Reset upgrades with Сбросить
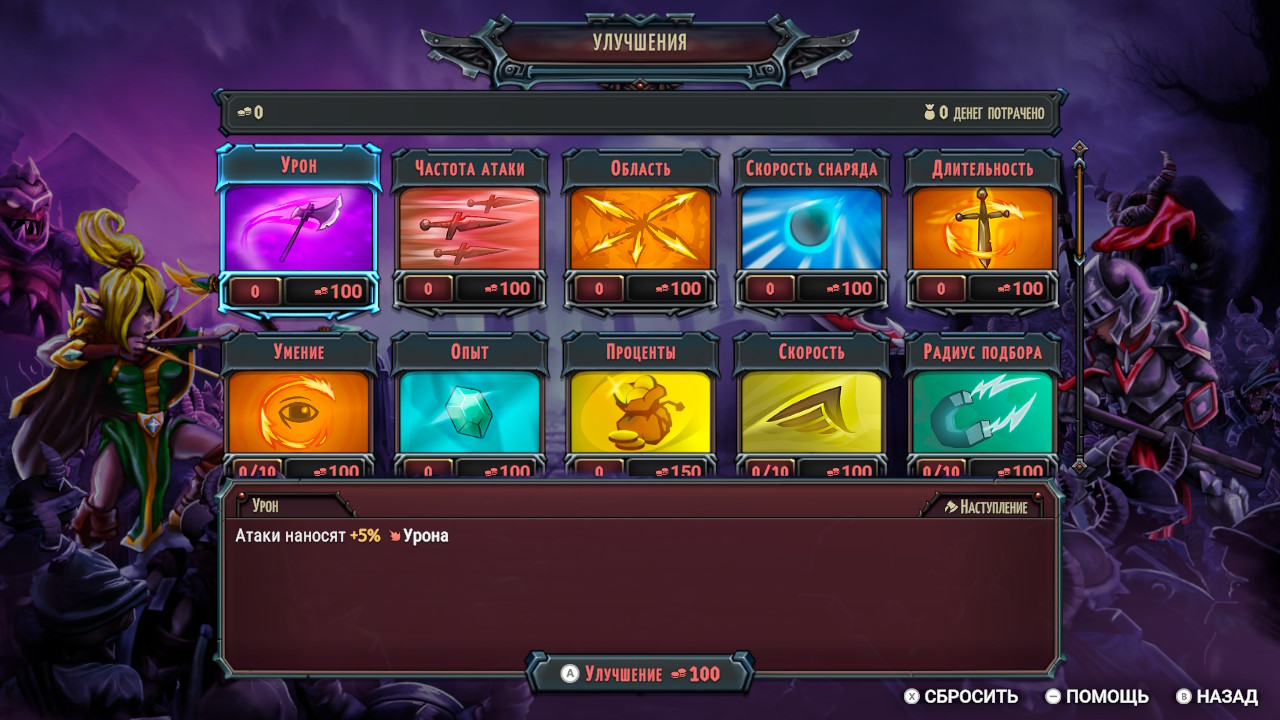Image resolution: width=1280 pixels, height=720 pixels. 961,697
